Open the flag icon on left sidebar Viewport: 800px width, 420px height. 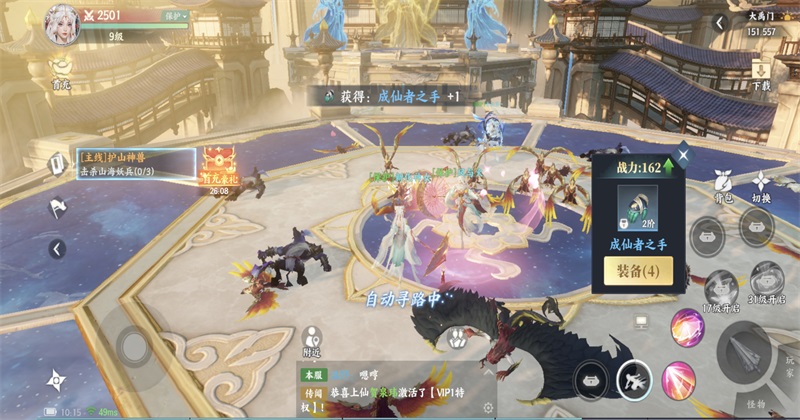pyautogui.click(x=56, y=207)
